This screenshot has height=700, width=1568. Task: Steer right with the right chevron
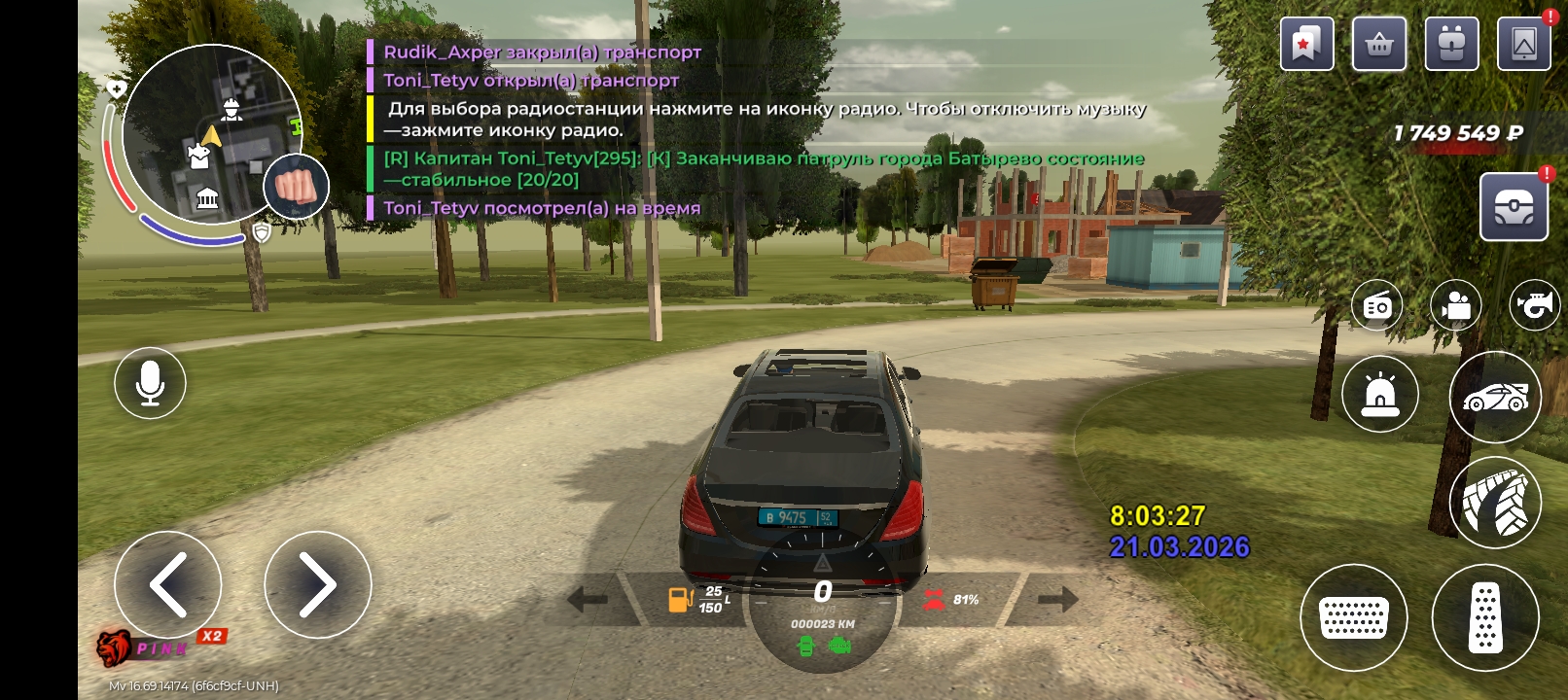317,584
